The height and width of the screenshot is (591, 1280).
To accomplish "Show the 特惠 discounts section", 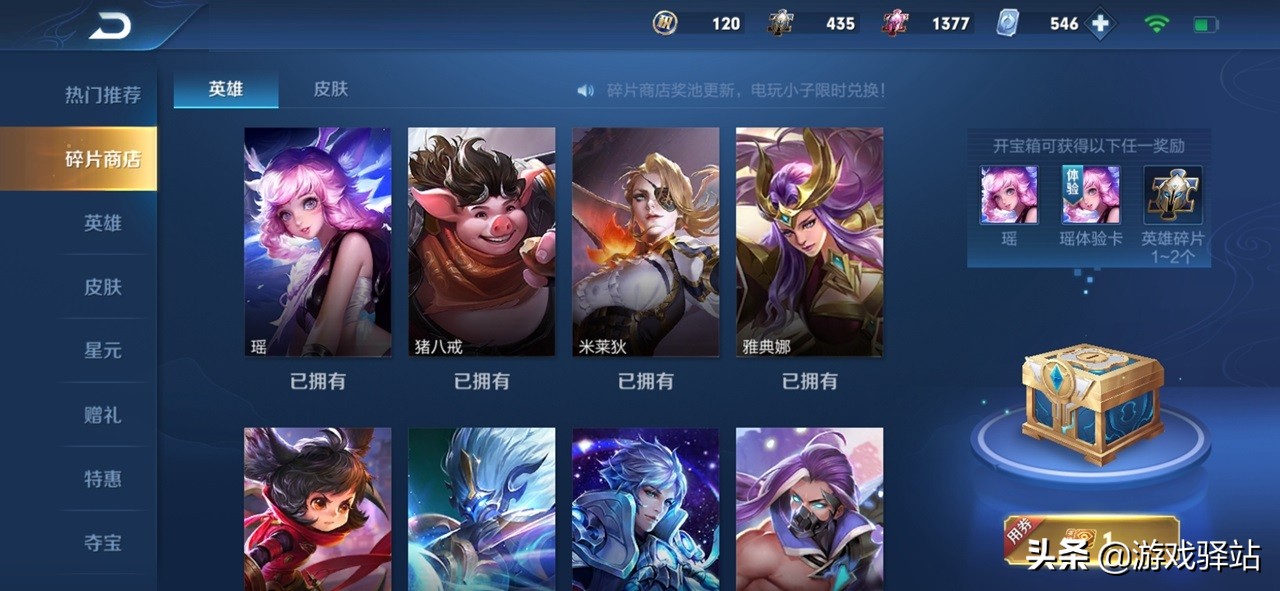I will [103, 479].
